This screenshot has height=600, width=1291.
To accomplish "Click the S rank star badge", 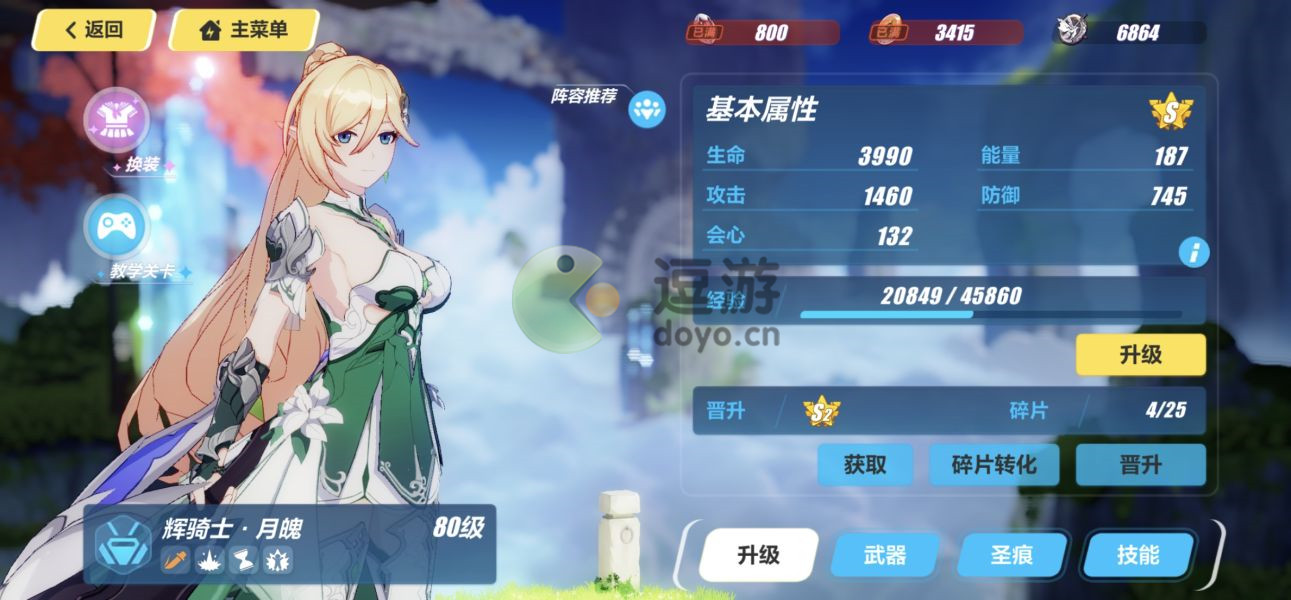I will [x=1170, y=112].
